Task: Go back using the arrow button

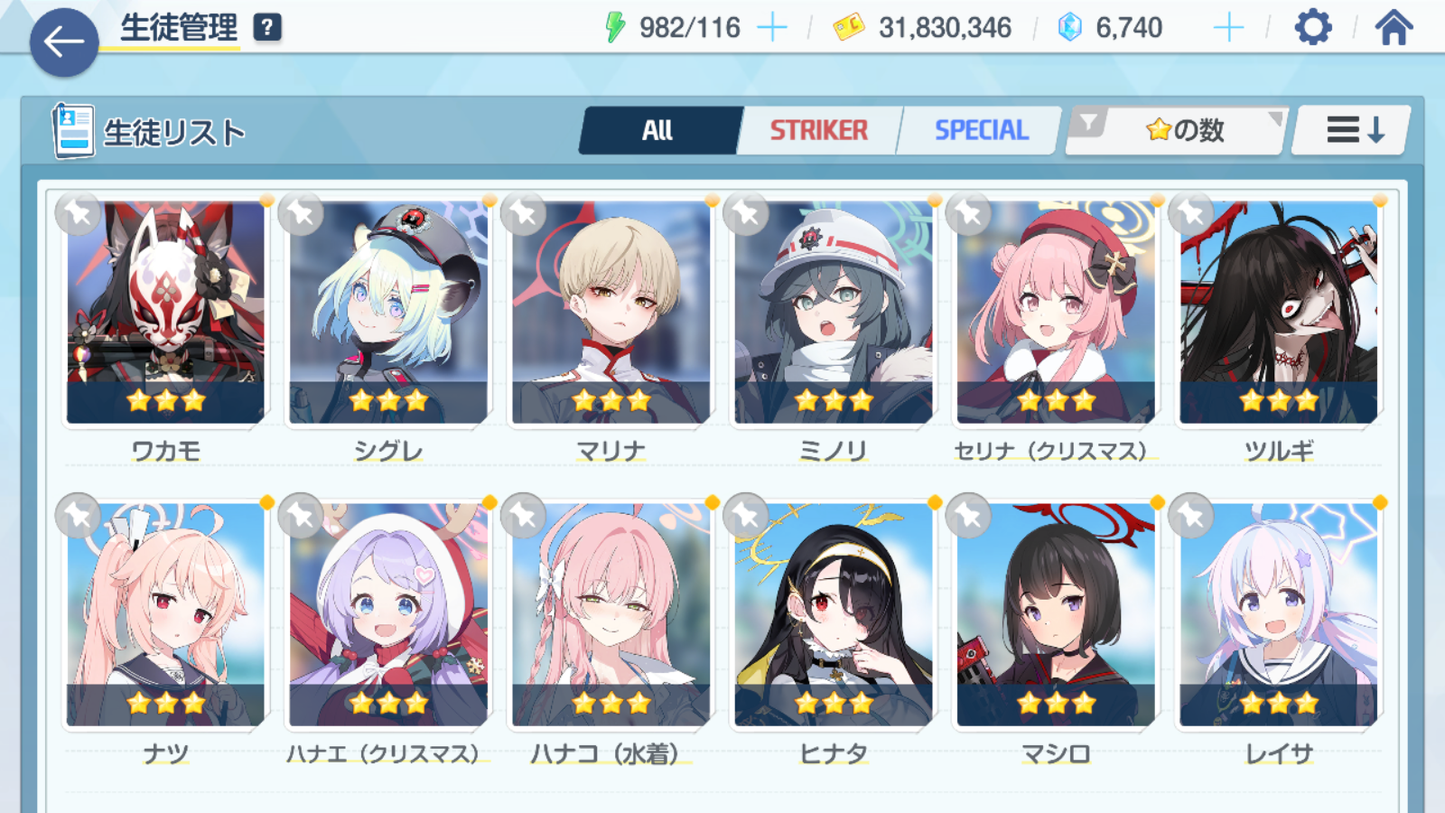Action: coord(64,42)
